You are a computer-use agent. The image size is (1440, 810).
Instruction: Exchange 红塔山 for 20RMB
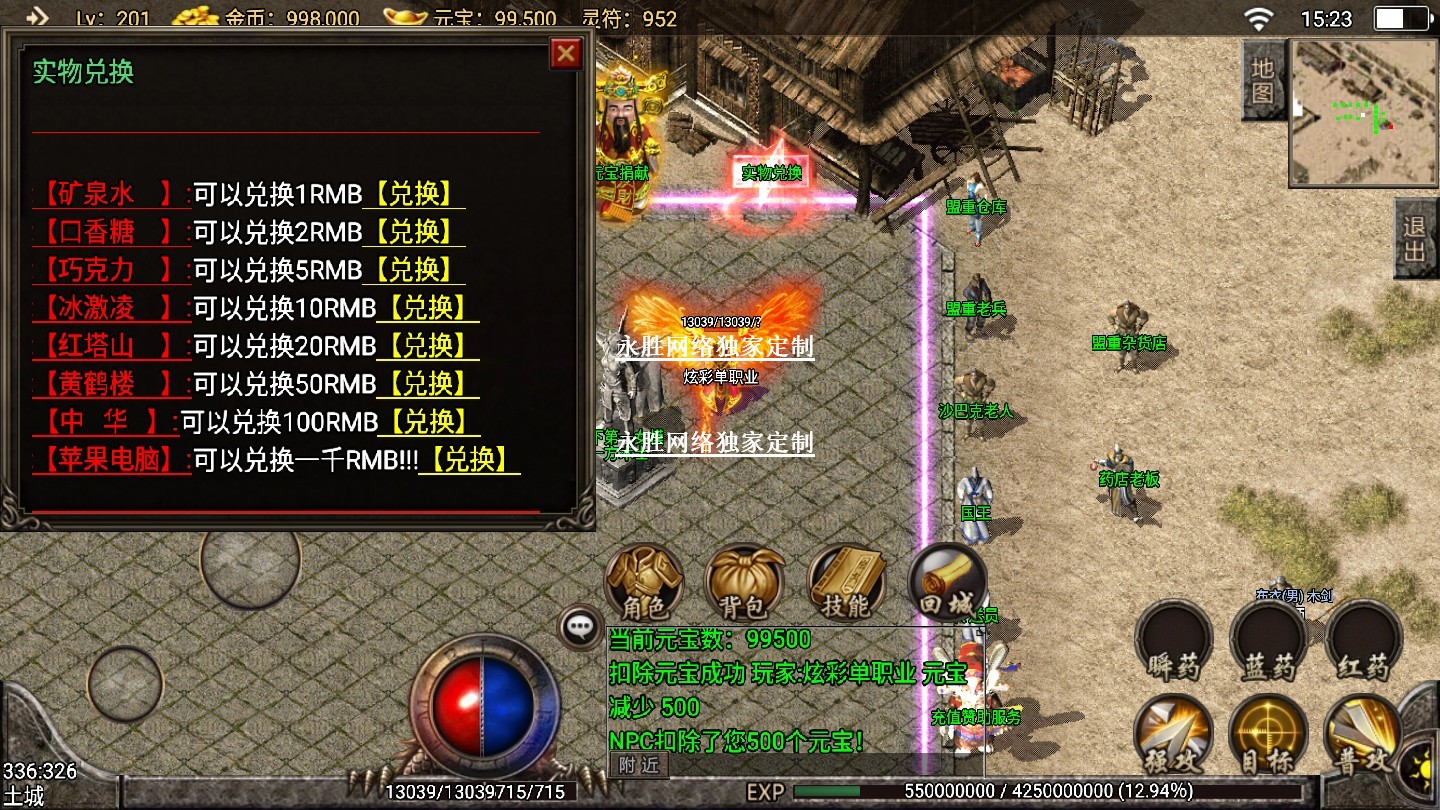(x=428, y=346)
